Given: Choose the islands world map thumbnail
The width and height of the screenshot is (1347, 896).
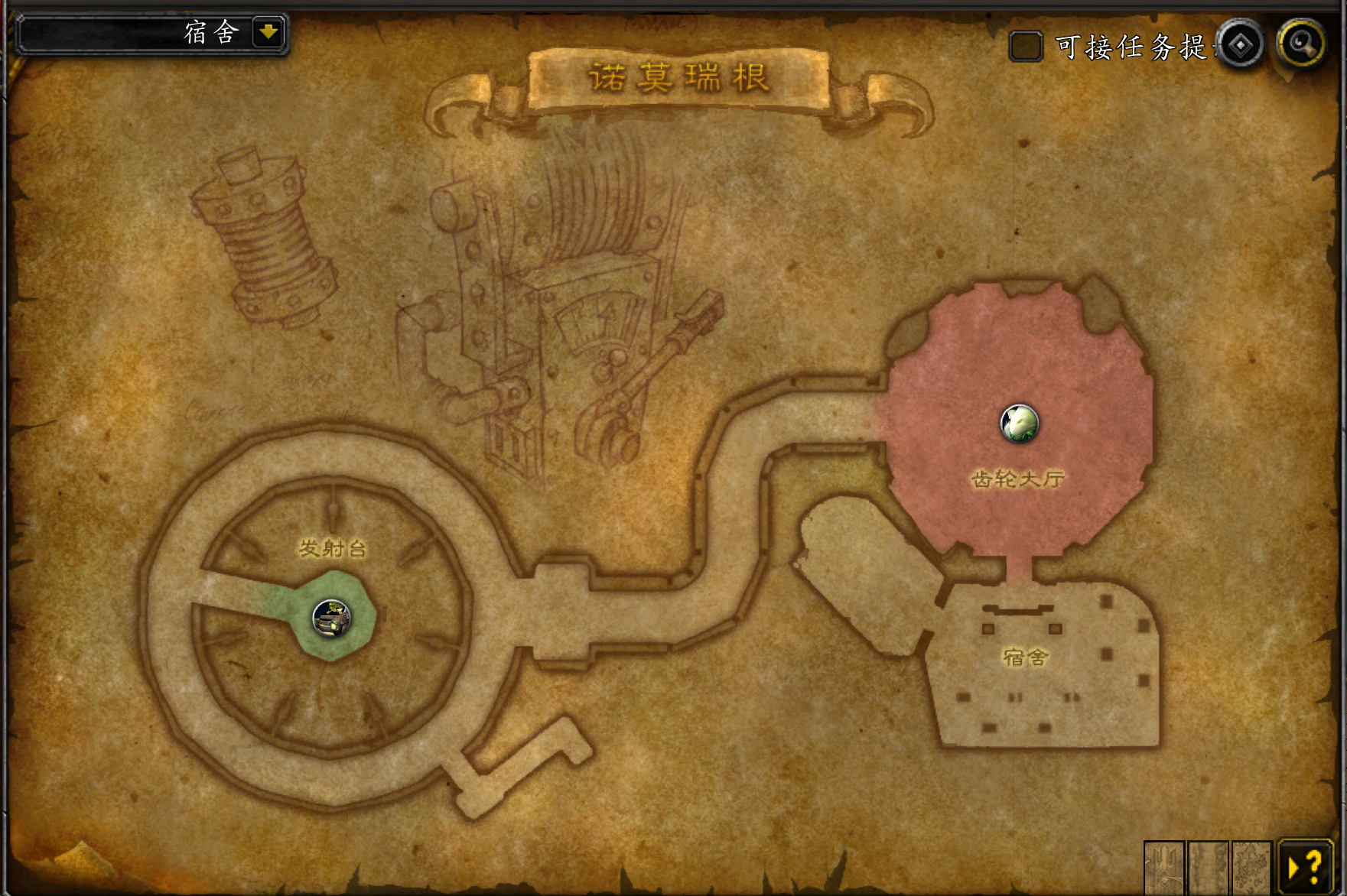Looking at the screenshot, I should click(x=1251, y=868).
